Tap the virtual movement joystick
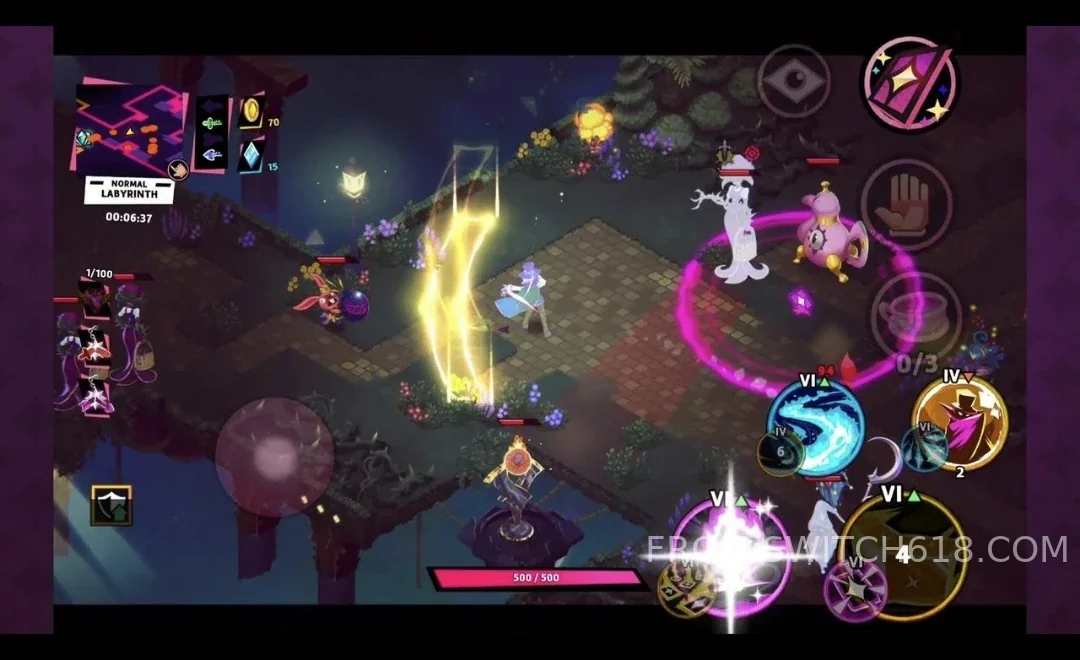The height and width of the screenshot is (660, 1080). [x=274, y=457]
